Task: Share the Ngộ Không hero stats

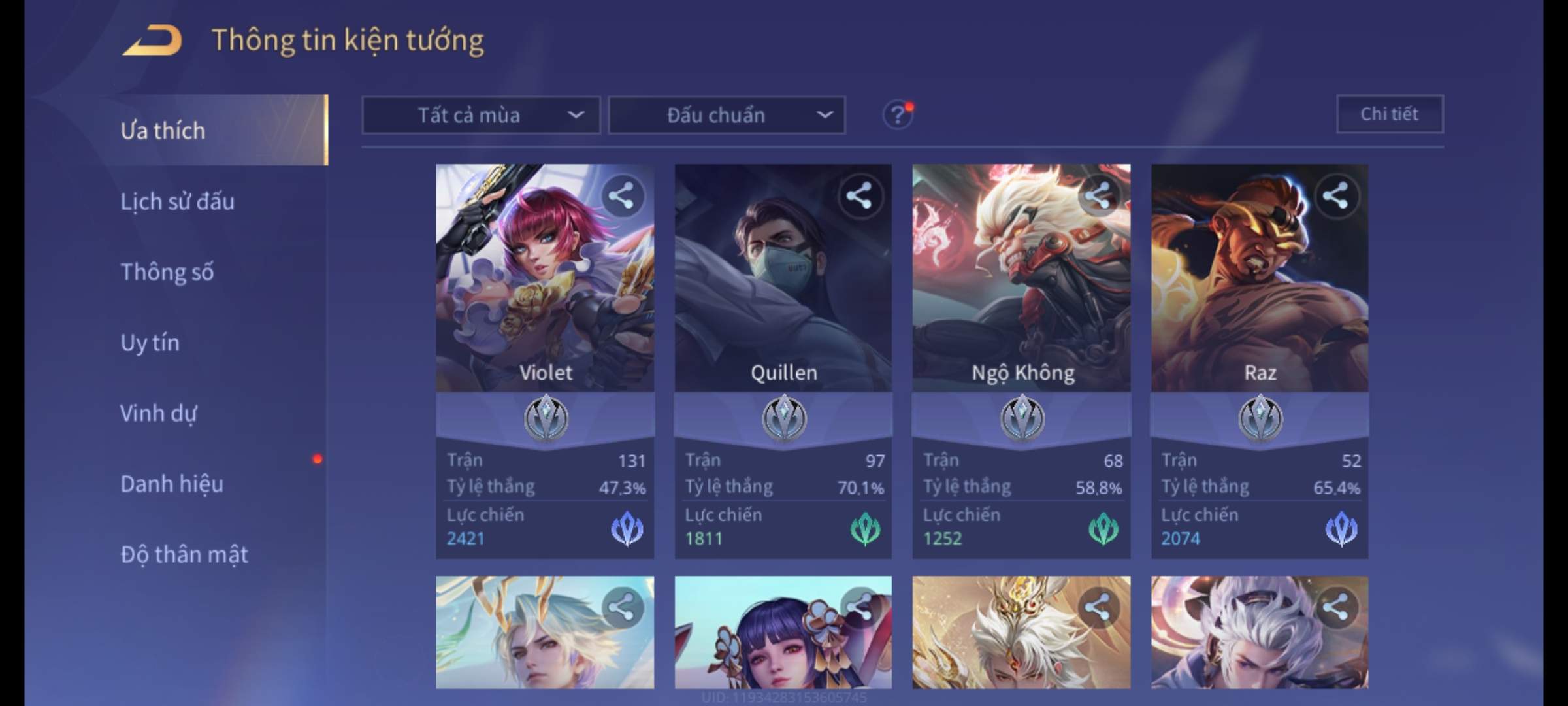Action: (1098, 196)
